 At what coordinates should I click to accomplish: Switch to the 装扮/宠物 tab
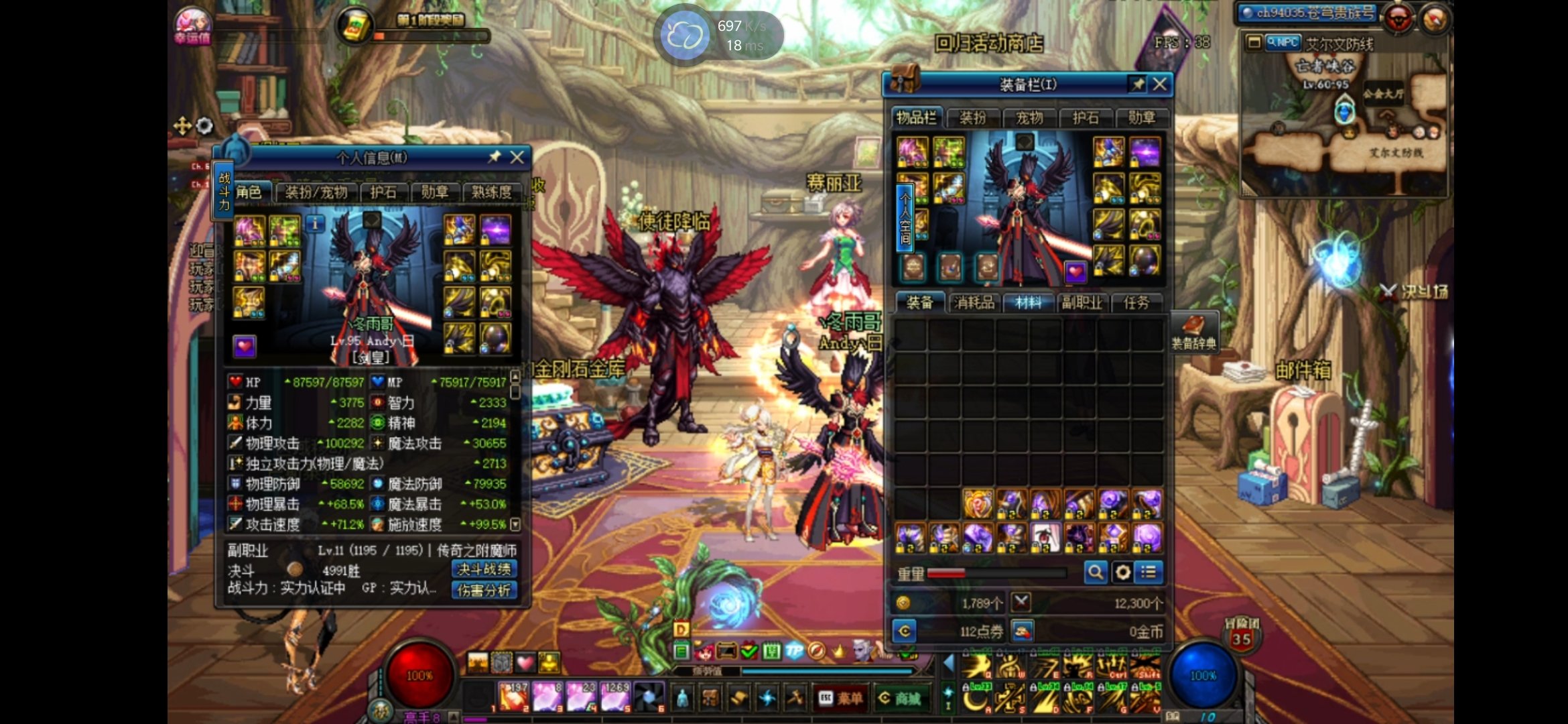(x=316, y=192)
